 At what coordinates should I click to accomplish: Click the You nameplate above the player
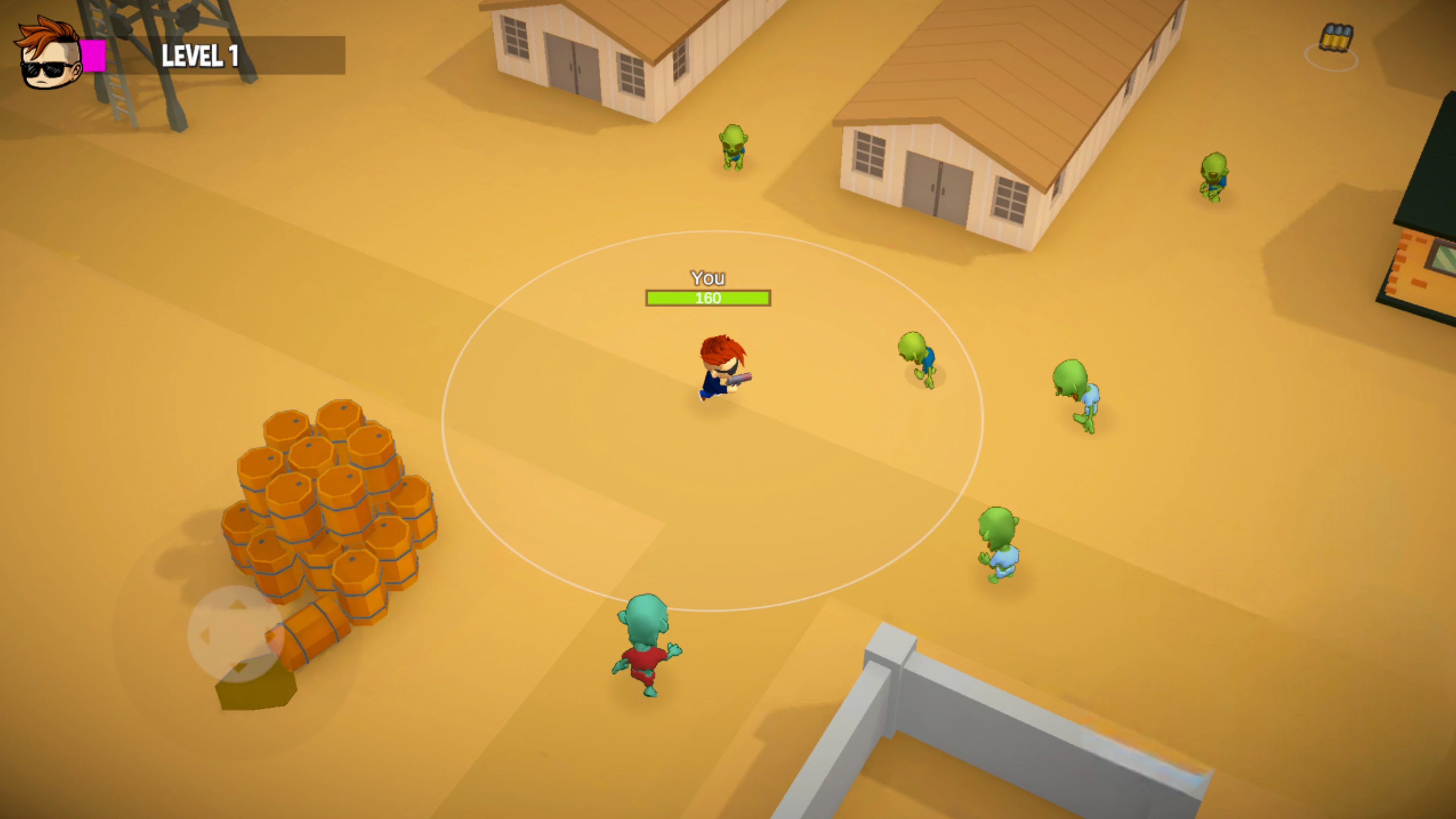(708, 278)
